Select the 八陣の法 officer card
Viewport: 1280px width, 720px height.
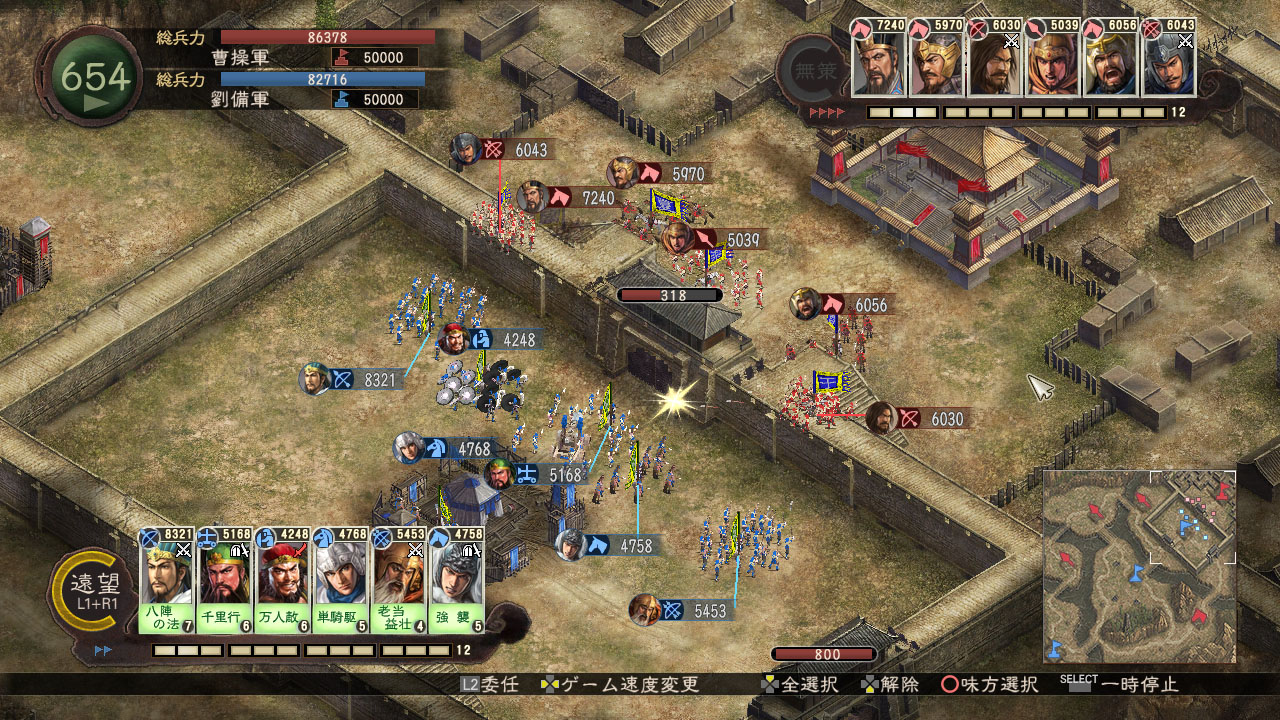(166, 580)
